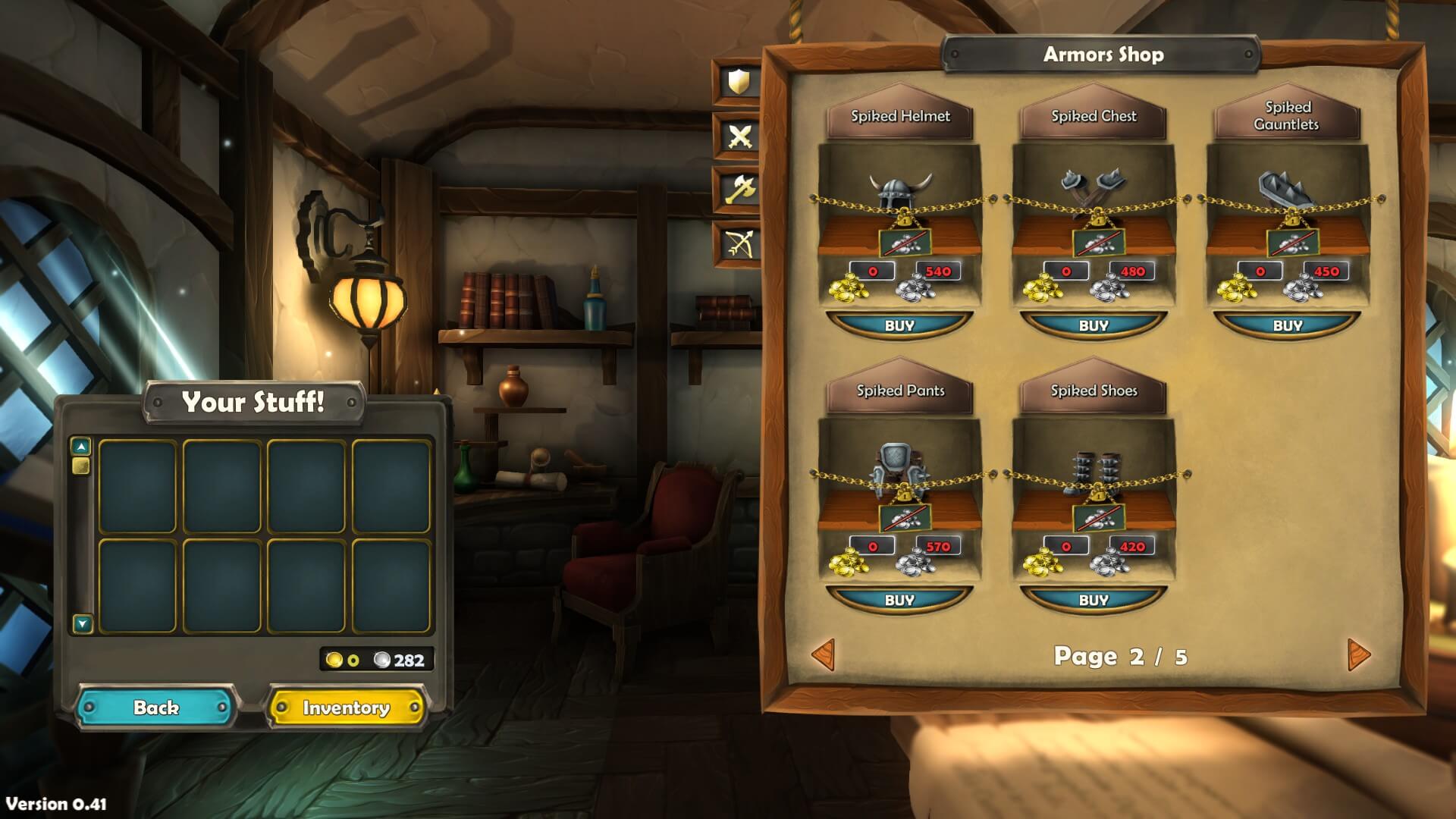Open the Inventory
The width and height of the screenshot is (1456, 819).
pyautogui.click(x=346, y=708)
